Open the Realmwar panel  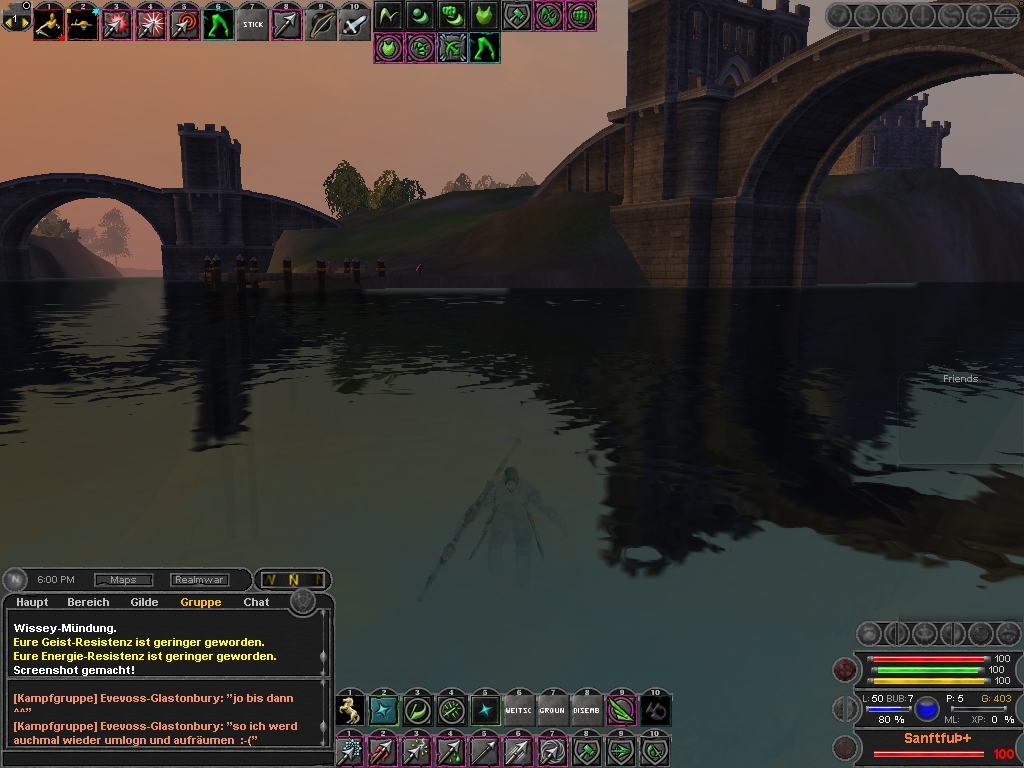click(x=199, y=580)
